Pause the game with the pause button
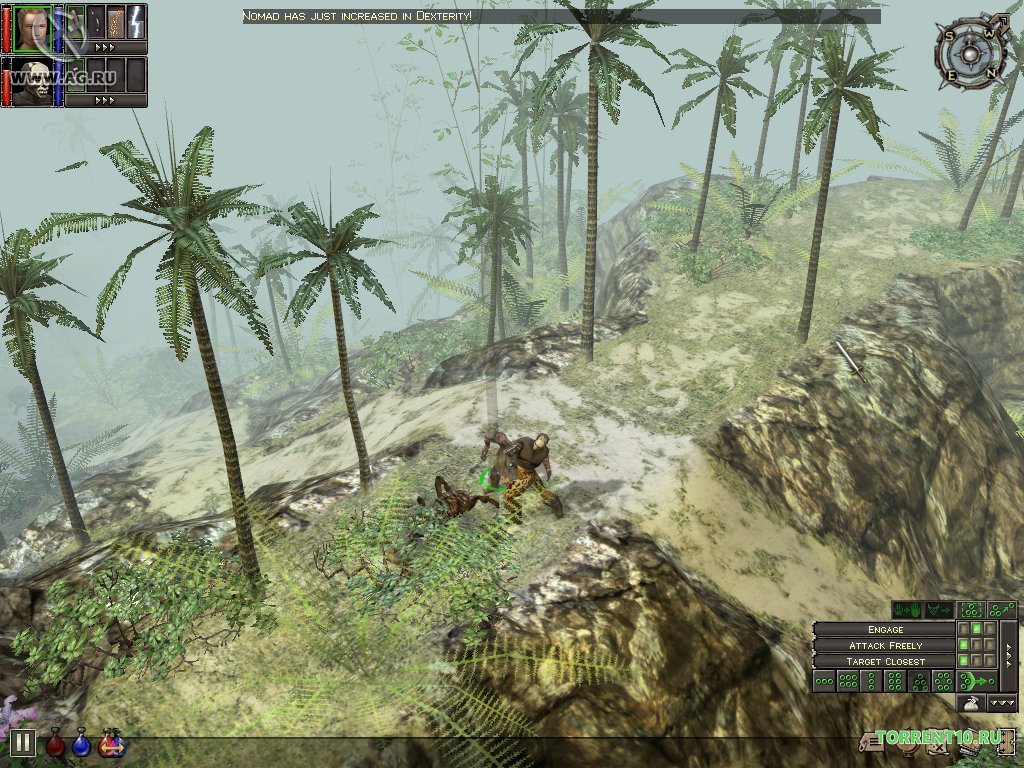1024x768 pixels. pos(23,743)
